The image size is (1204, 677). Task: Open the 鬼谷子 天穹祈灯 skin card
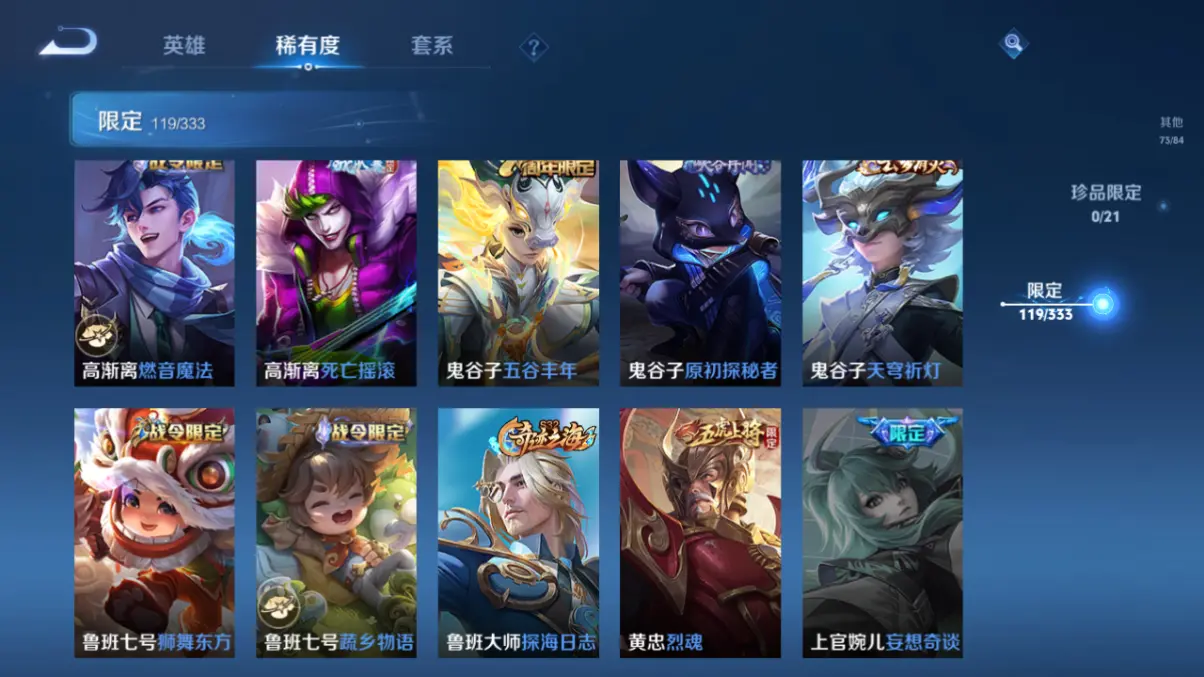[x=882, y=273]
